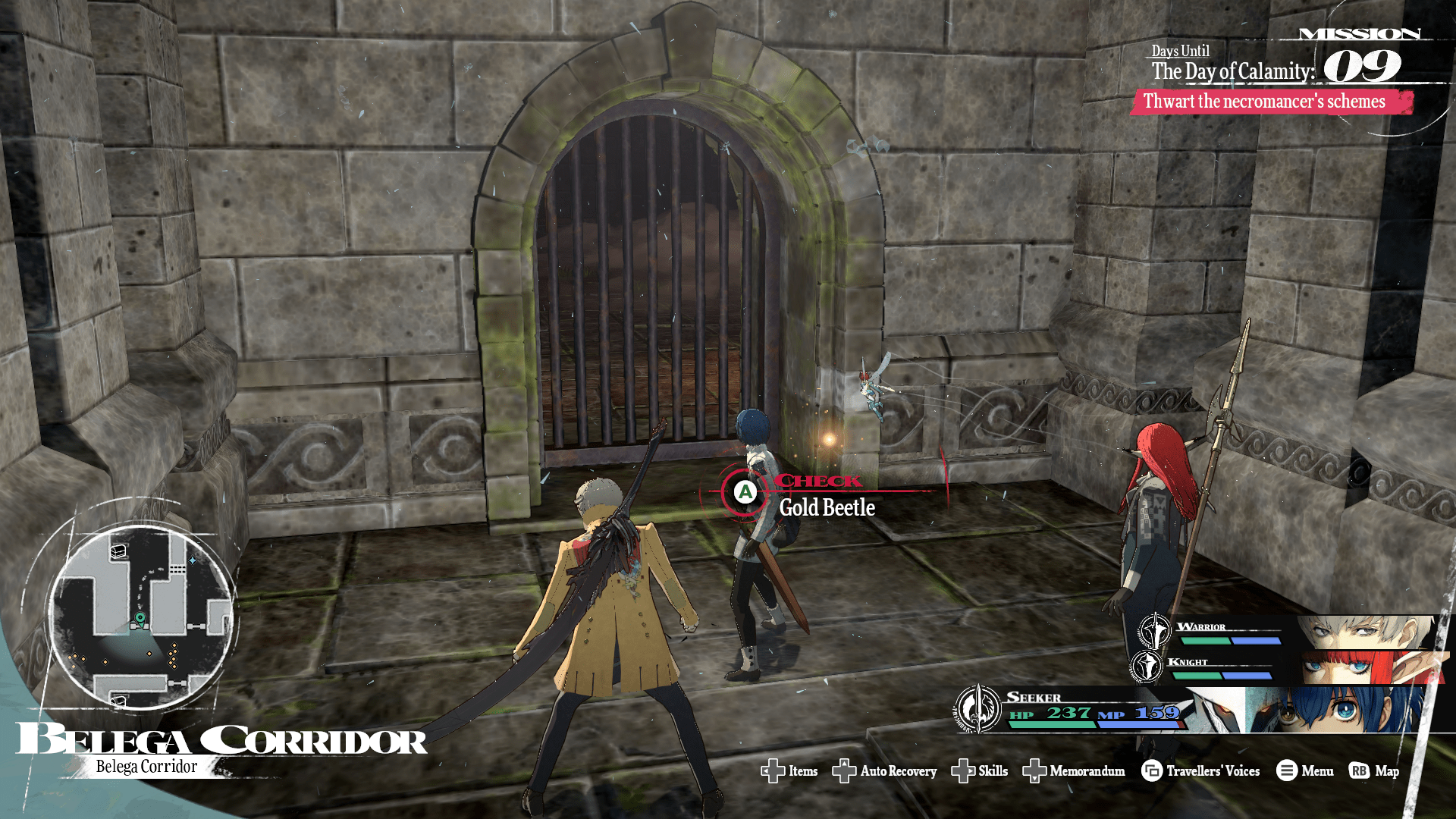Activate Auto Recovery

point(884,771)
